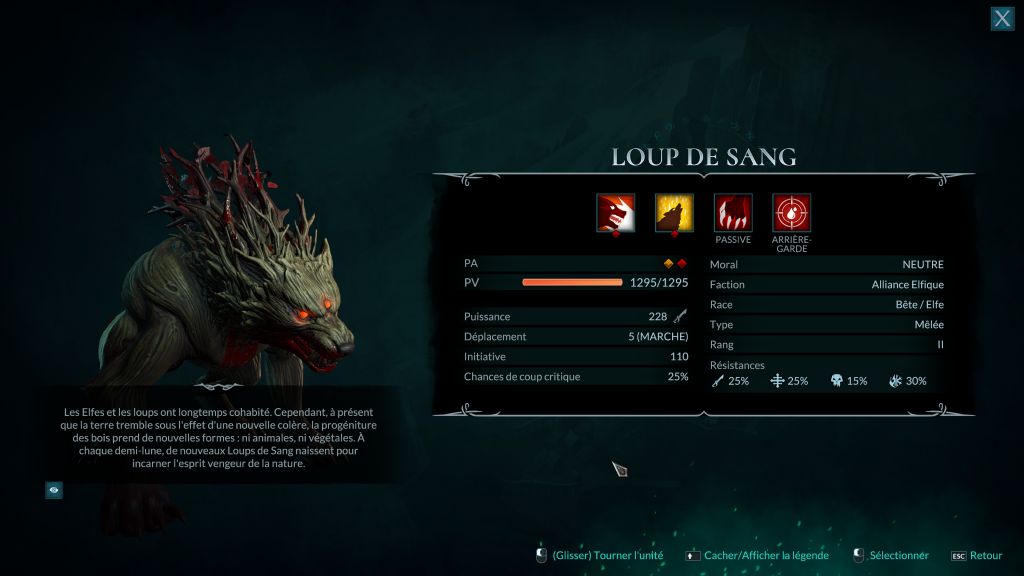
Task: Inspect the claw Passive ability icon
Action: (x=733, y=213)
